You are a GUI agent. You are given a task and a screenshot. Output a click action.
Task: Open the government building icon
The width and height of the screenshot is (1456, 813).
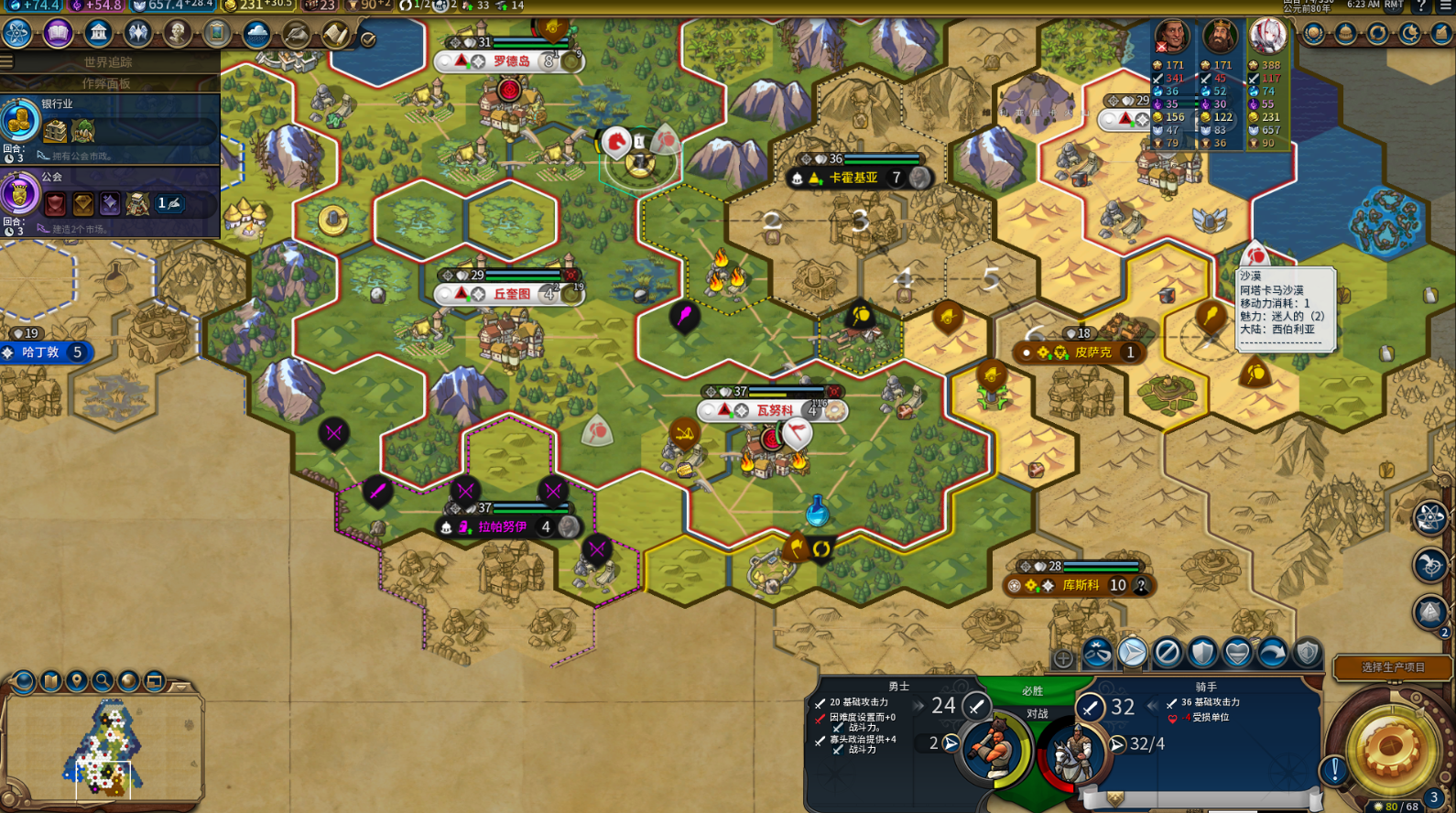pyautogui.click(x=98, y=34)
